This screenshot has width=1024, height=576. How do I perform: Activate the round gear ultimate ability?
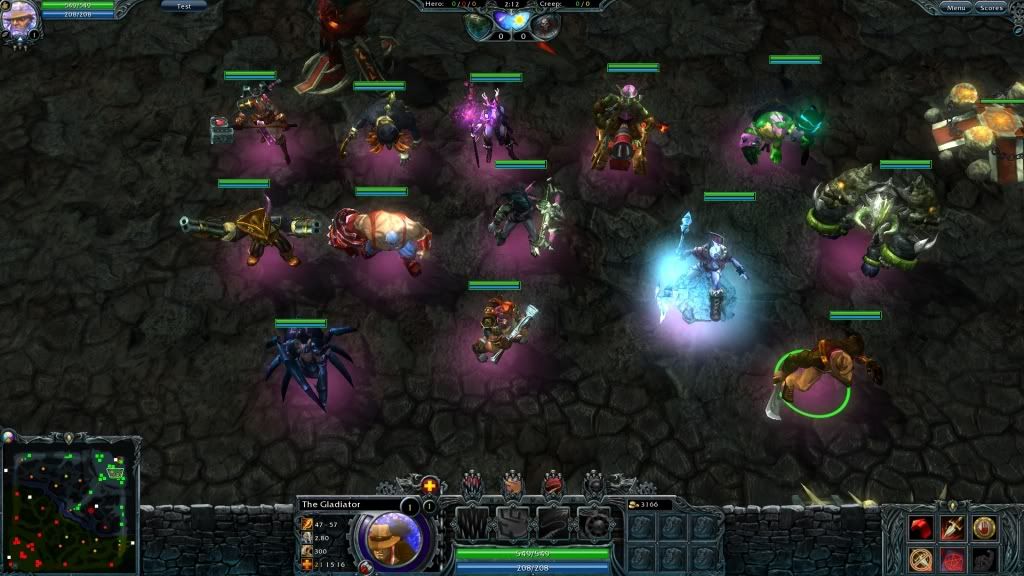(596, 522)
